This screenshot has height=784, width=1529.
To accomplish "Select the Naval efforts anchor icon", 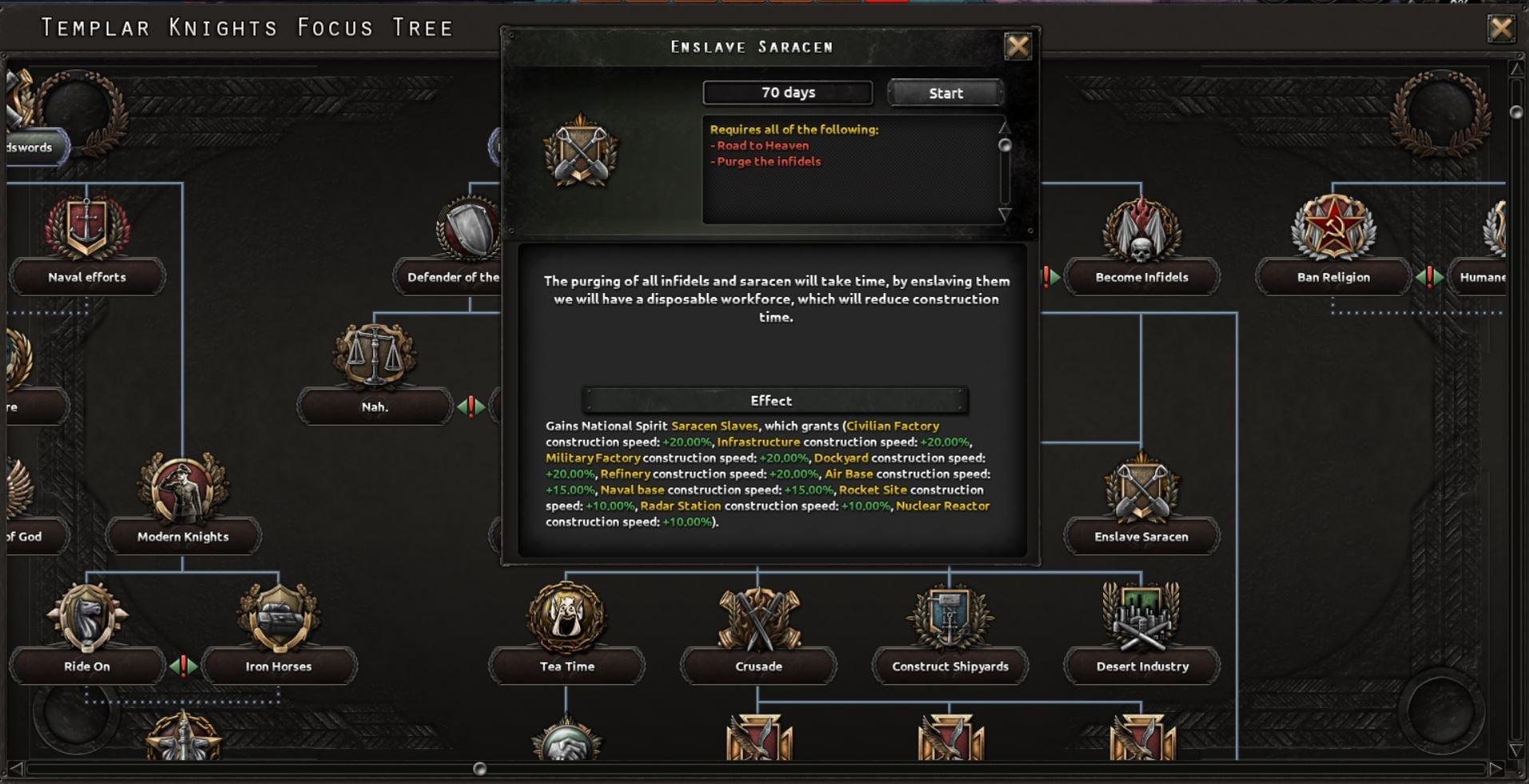I will tap(86, 229).
